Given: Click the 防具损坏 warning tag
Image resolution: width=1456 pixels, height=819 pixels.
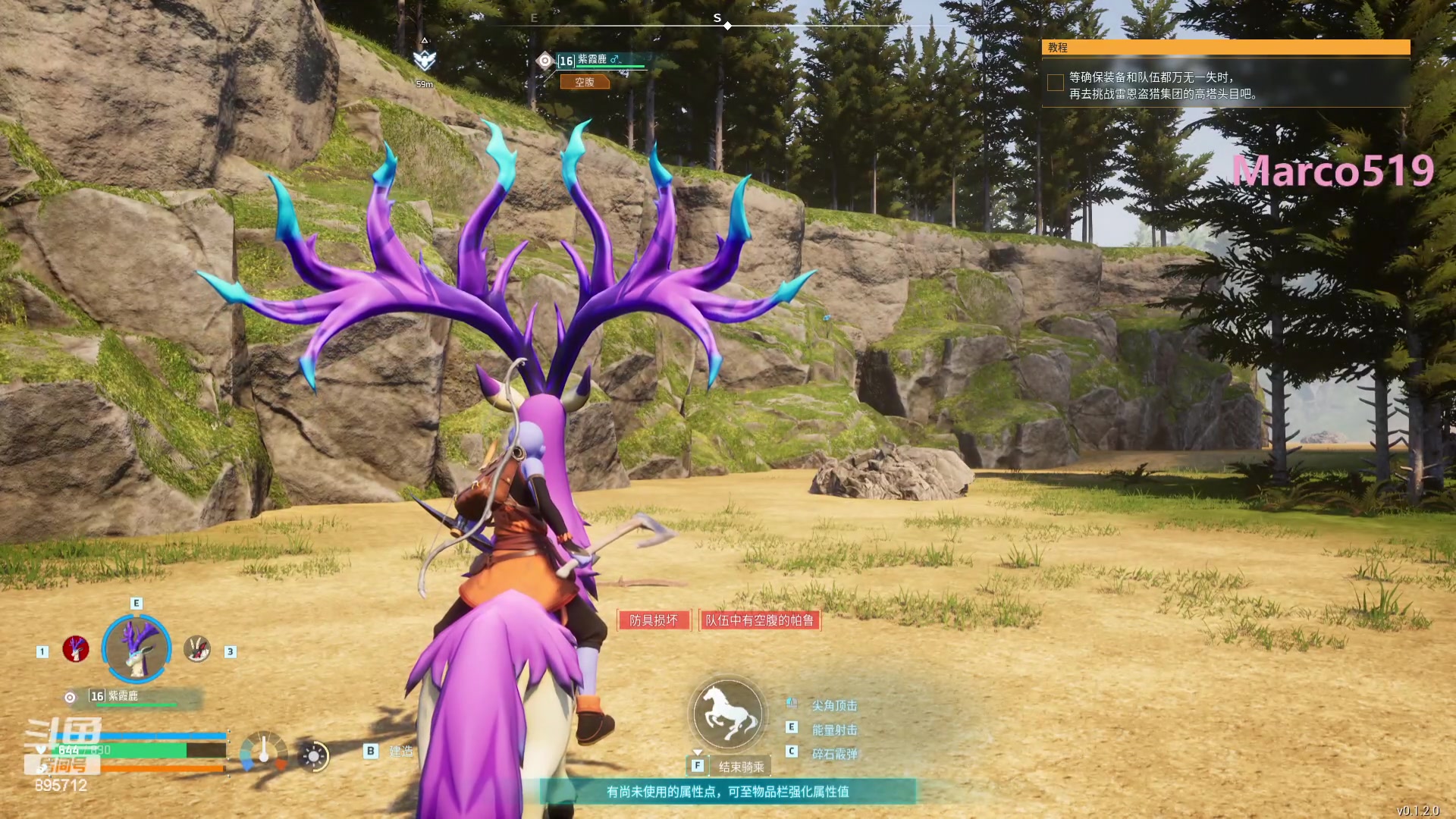Looking at the screenshot, I should 653,620.
